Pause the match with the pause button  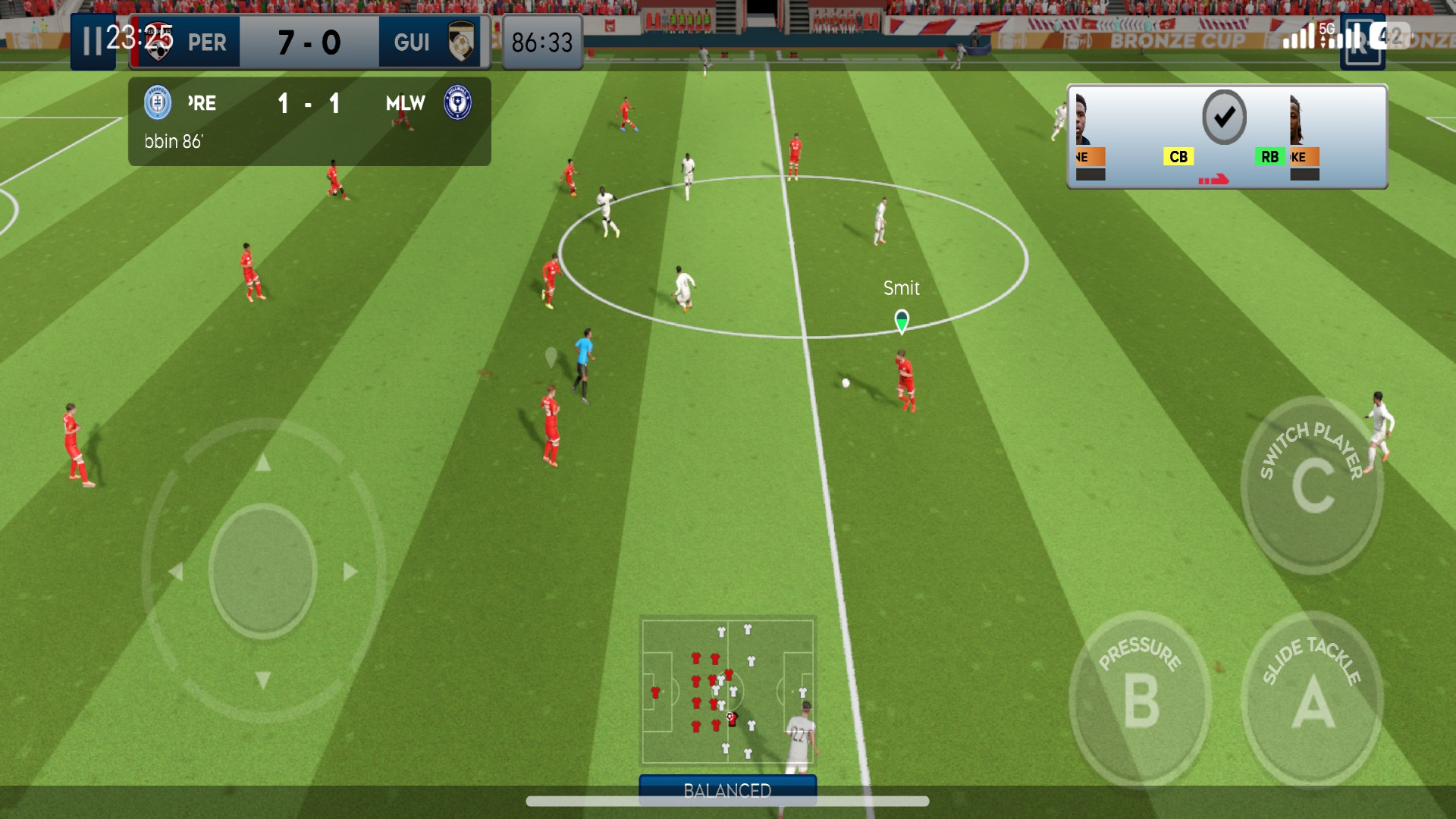click(92, 42)
